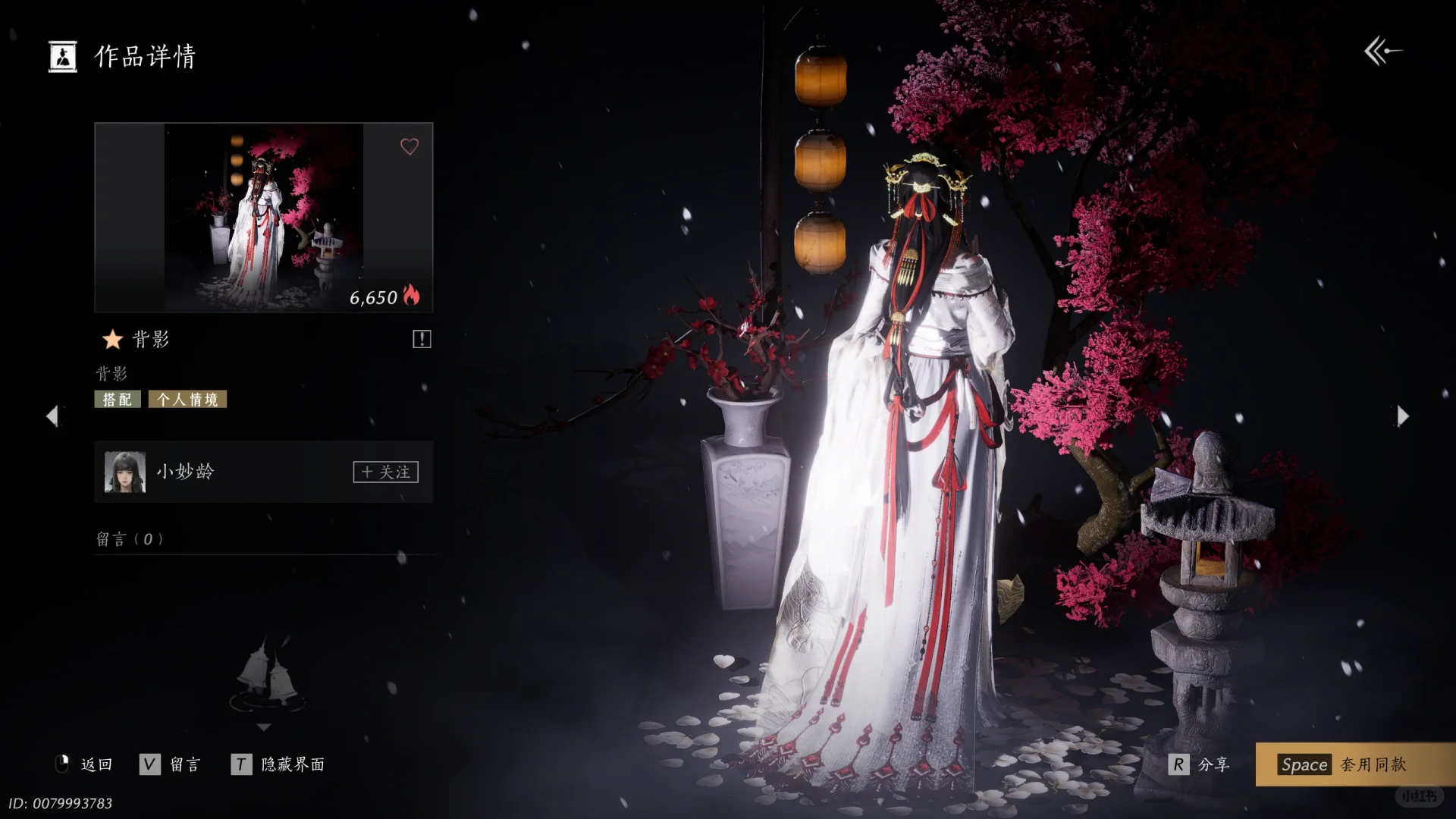The image size is (1456, 819).
Task: Like the work with the heart icon
Action: [x=409, y=146]
